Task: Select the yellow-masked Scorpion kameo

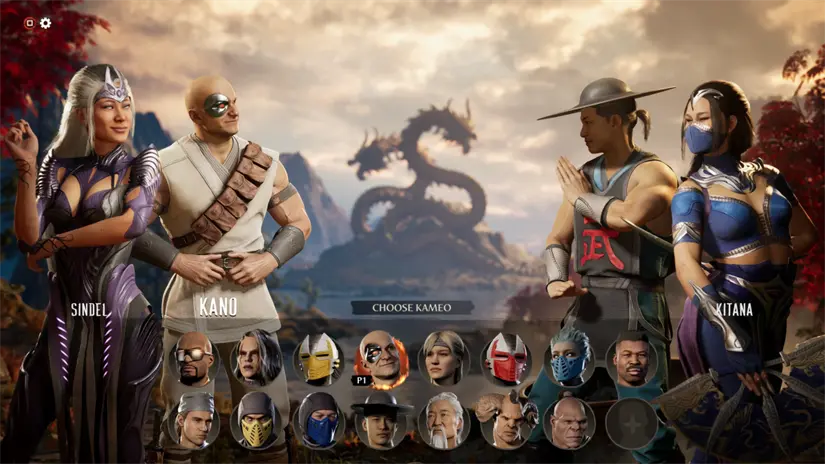Action: (256, 422)
